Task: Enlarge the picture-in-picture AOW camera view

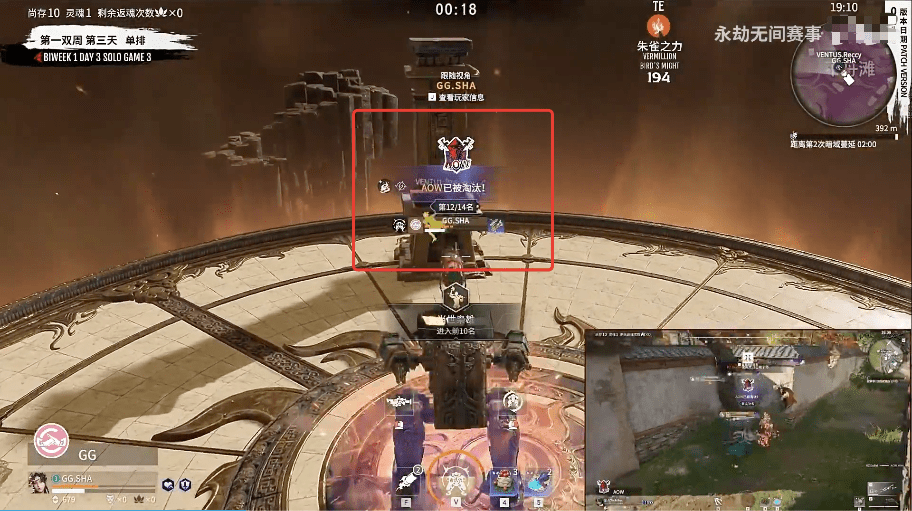Action: pos(748,416)
